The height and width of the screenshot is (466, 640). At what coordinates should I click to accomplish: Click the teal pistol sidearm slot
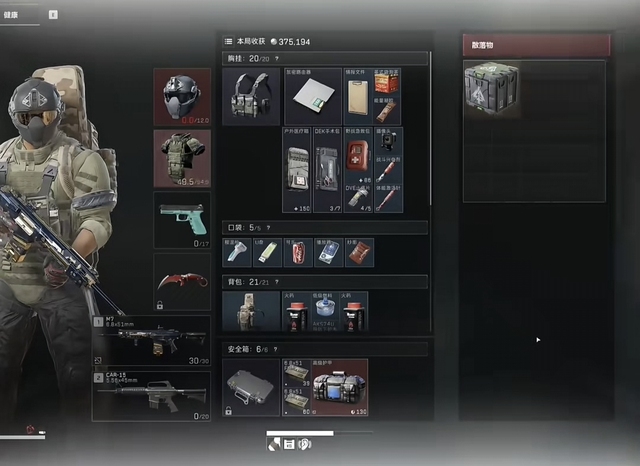182,220
